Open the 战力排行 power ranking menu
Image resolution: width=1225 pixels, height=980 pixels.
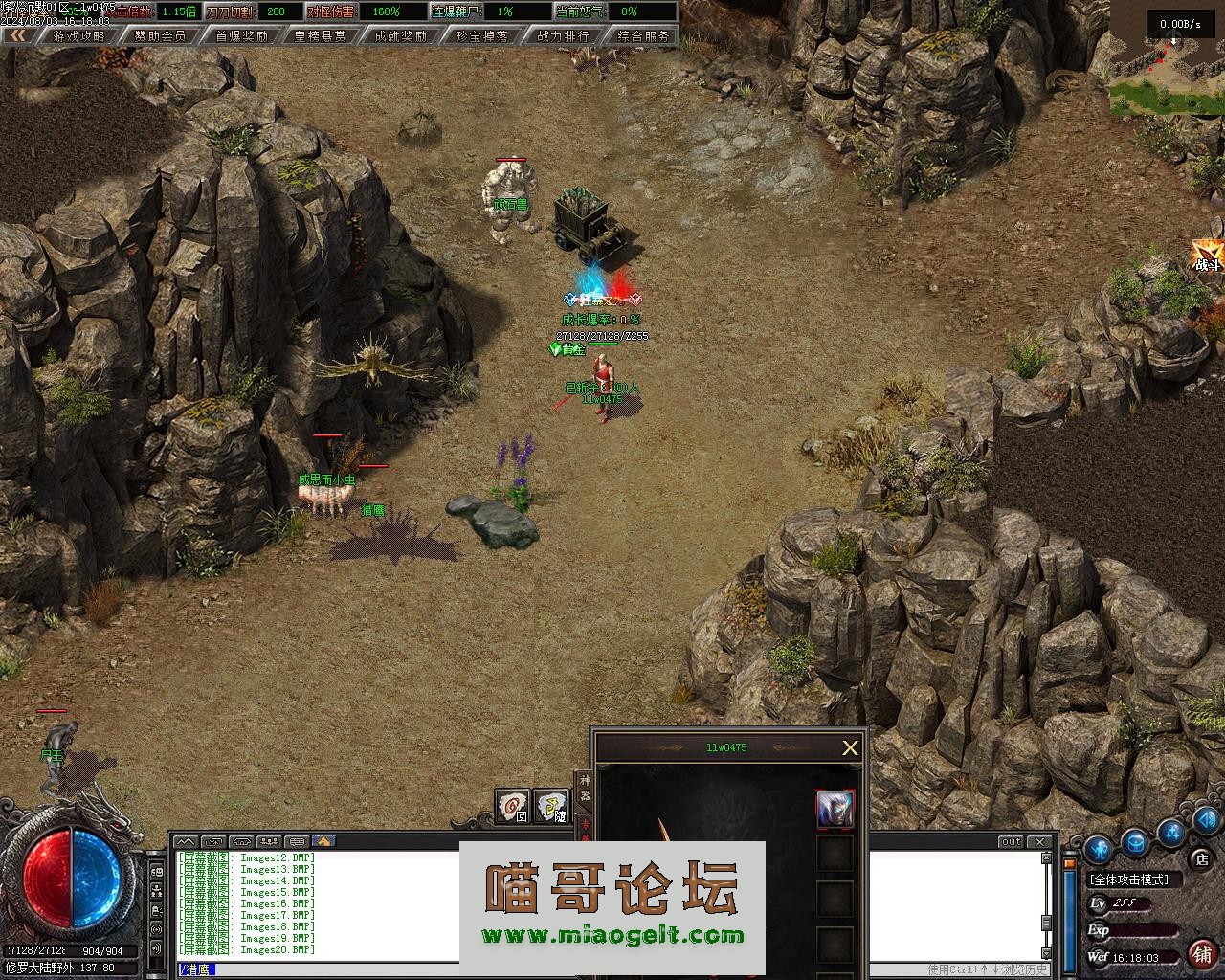[563, 35]
